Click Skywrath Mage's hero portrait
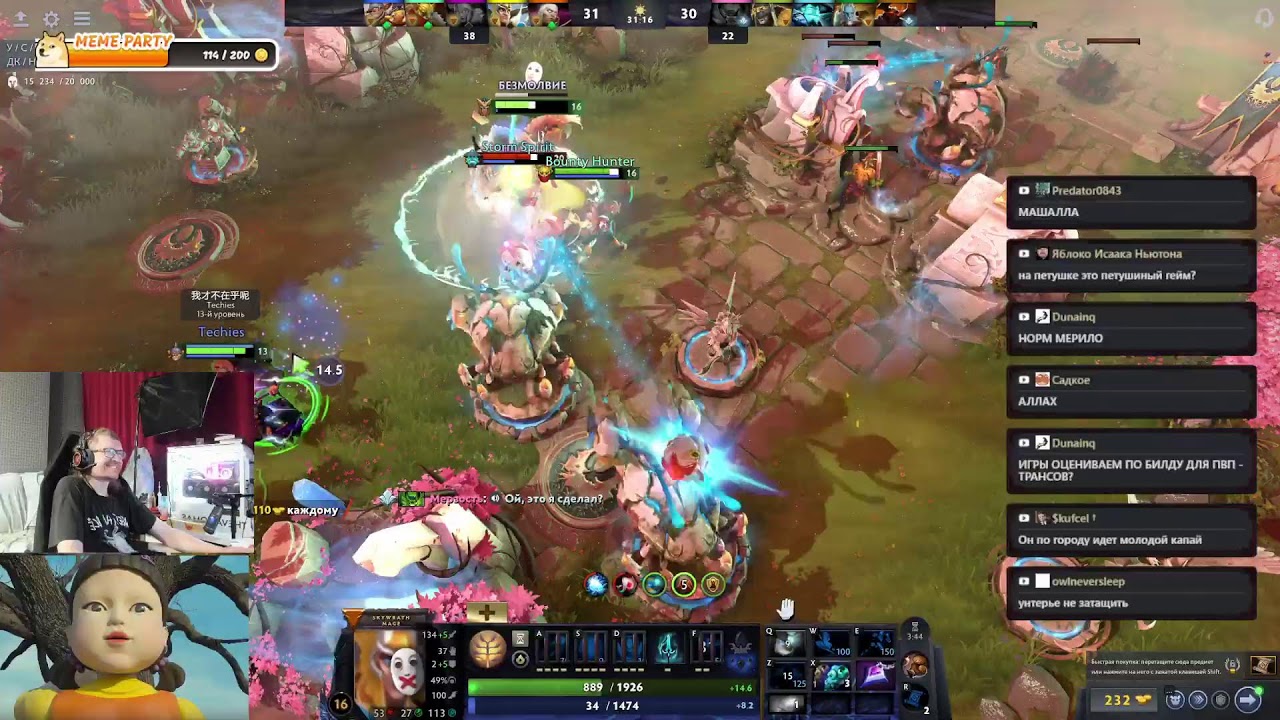The width and height of the screenshot is (1280, 720). (x=392, y=672)
